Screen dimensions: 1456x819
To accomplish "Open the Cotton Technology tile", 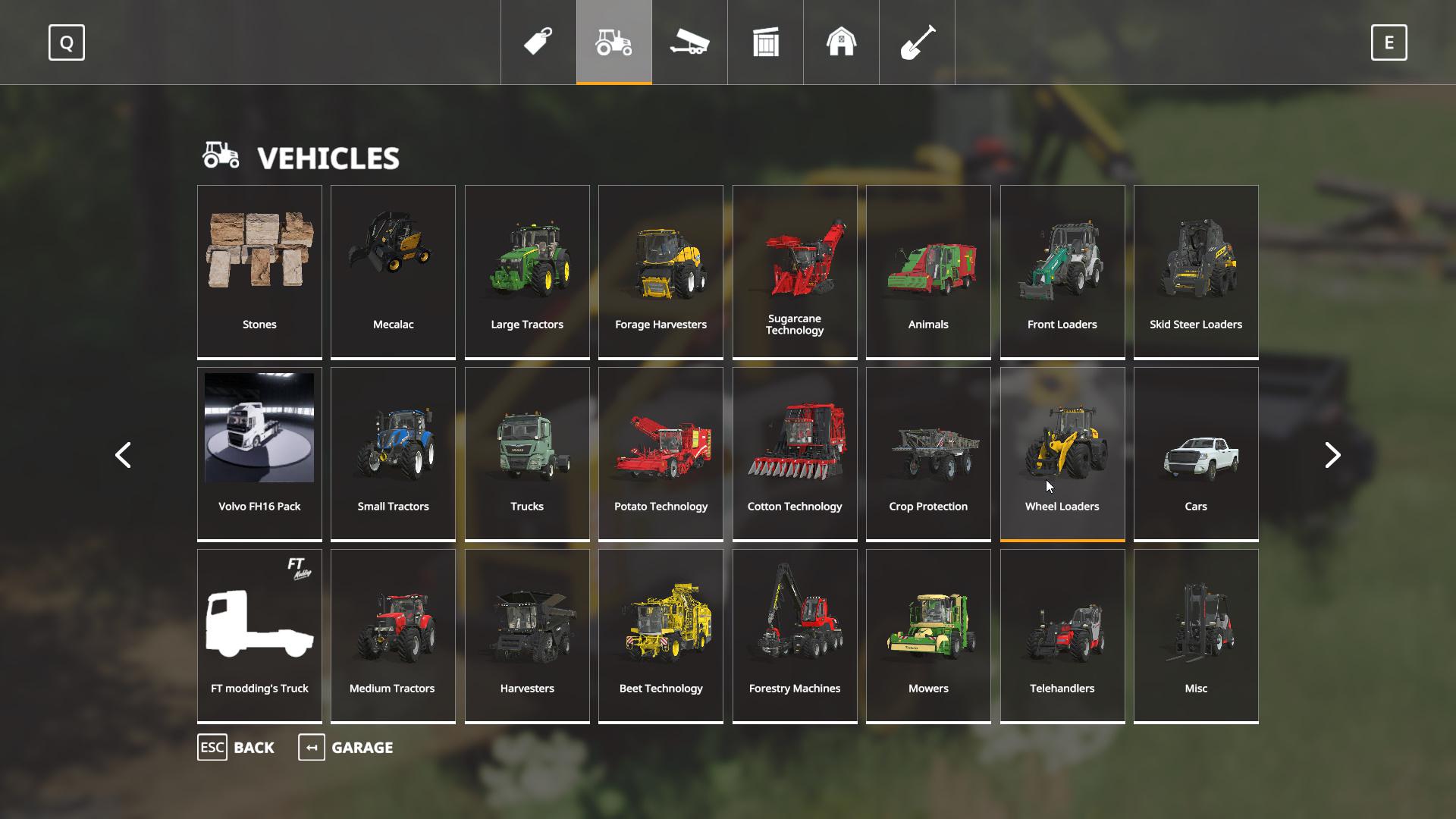I will (795, 453).
